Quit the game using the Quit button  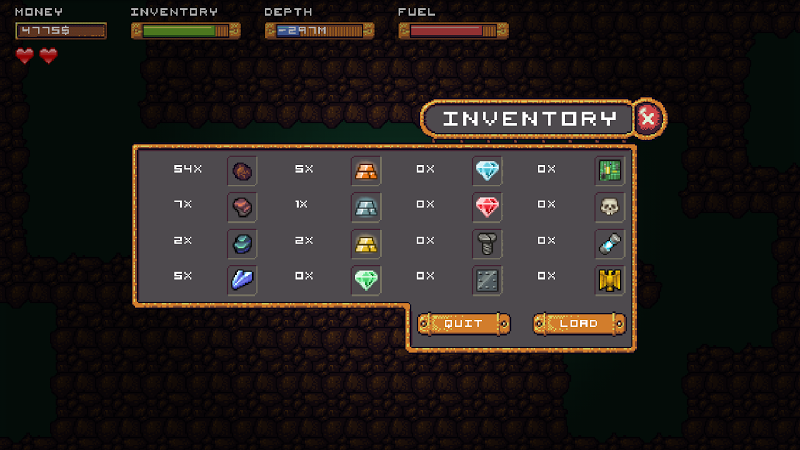coord(463,324)
